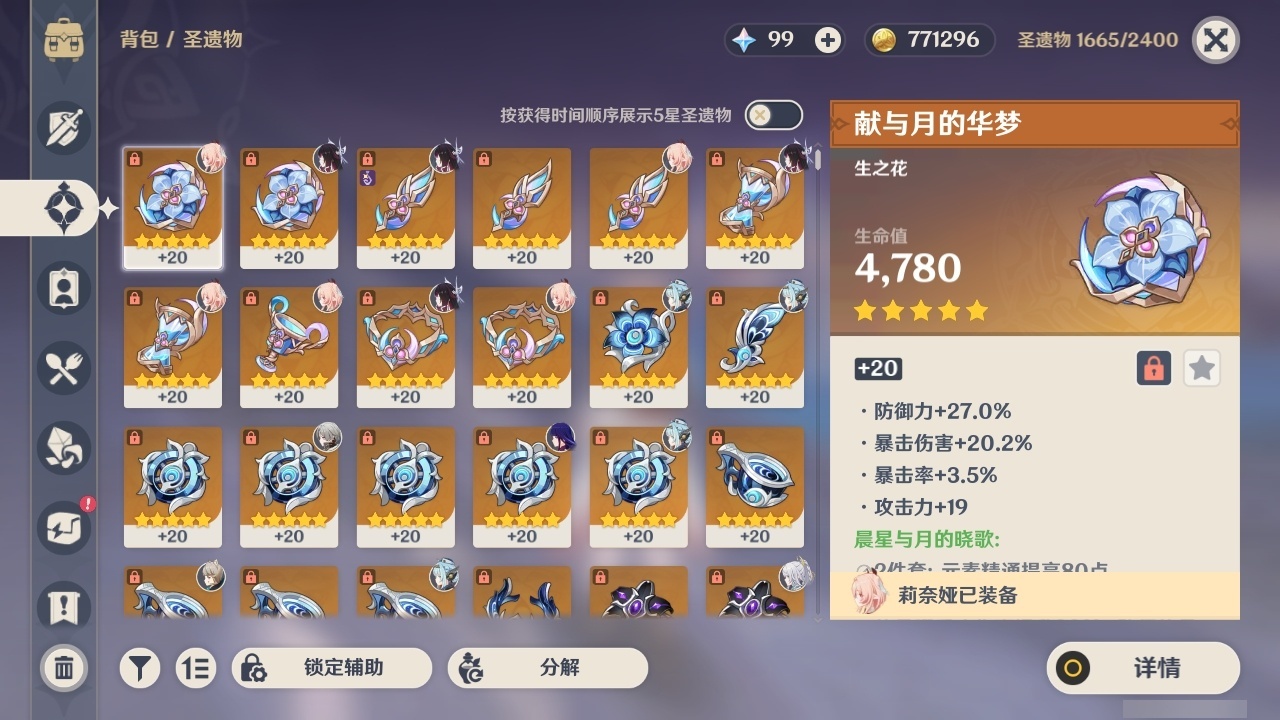Screen dimensions: 1280x720
Task: Open the sidebar icon with the red notification dot
Action: coord(63,528)
